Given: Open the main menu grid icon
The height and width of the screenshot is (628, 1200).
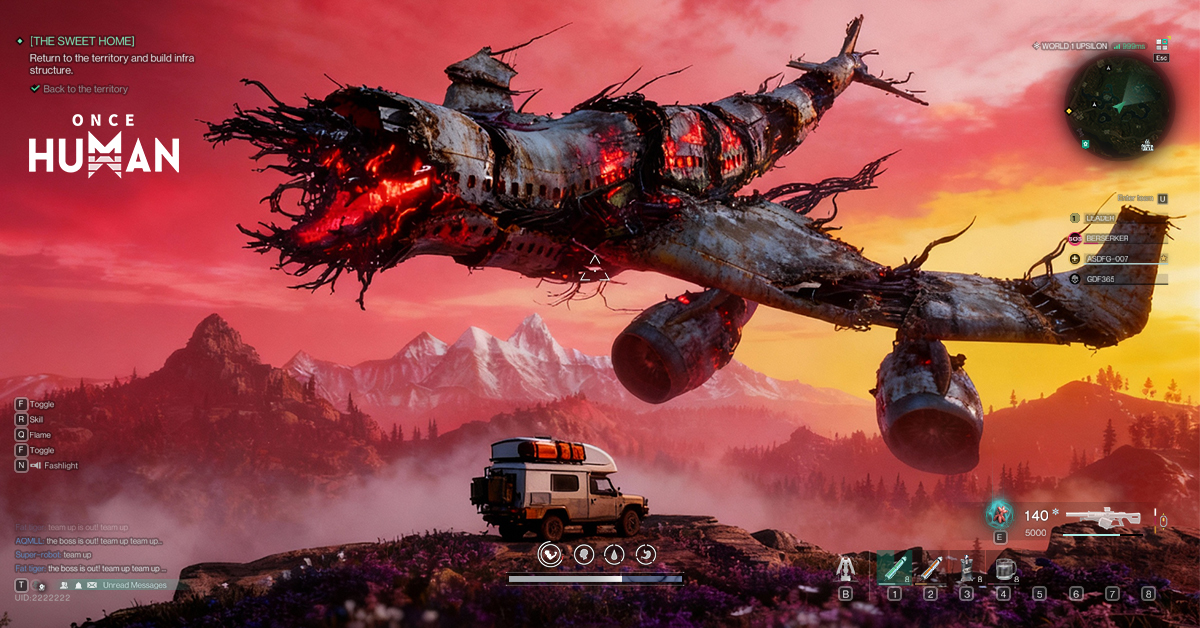Looking at the screenshot, I should click(x=1161, y=45).
